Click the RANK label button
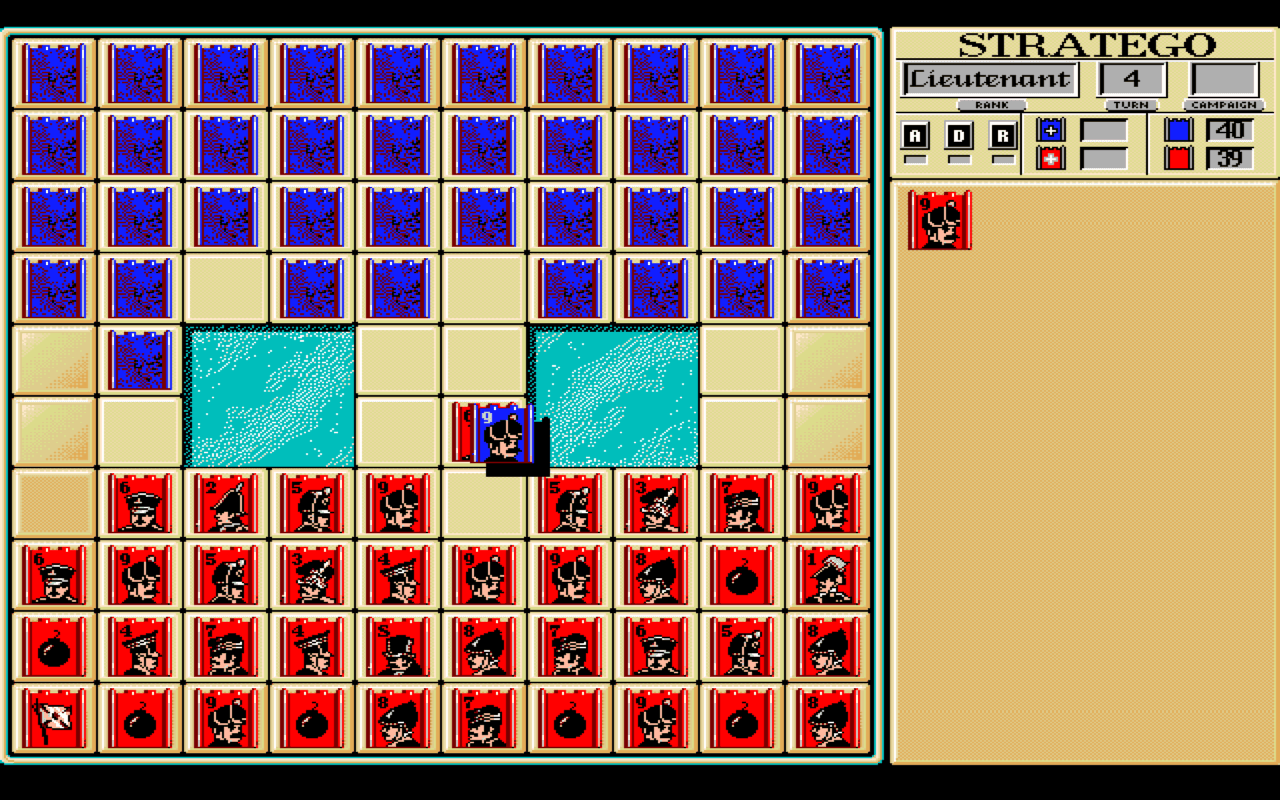The height and width of the screenshot is (800, 1280). click(x=992, y=104)
